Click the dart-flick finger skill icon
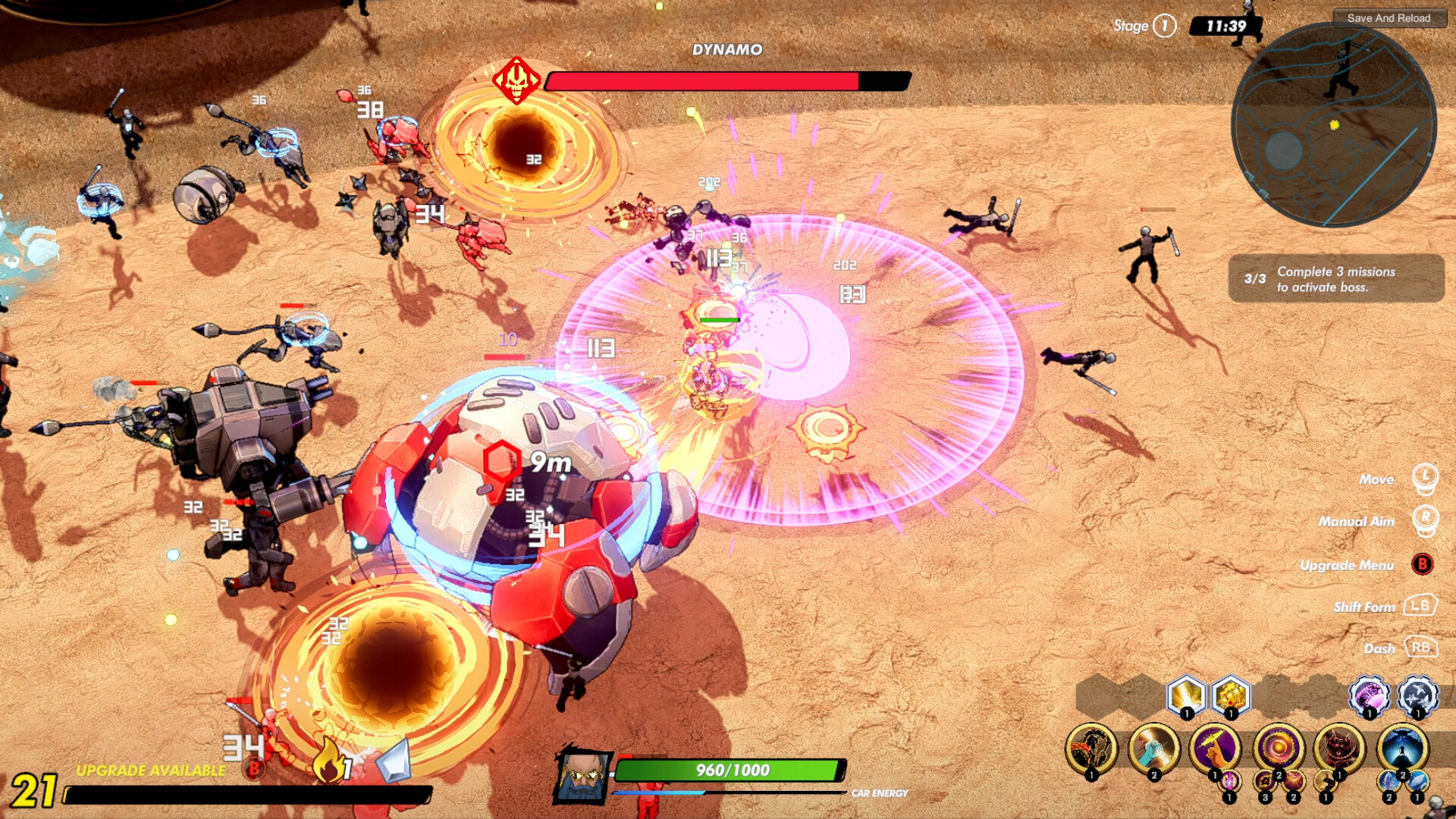This screenshot has height=819, width=1456. pyautogui.click(x=1213, y=748)
